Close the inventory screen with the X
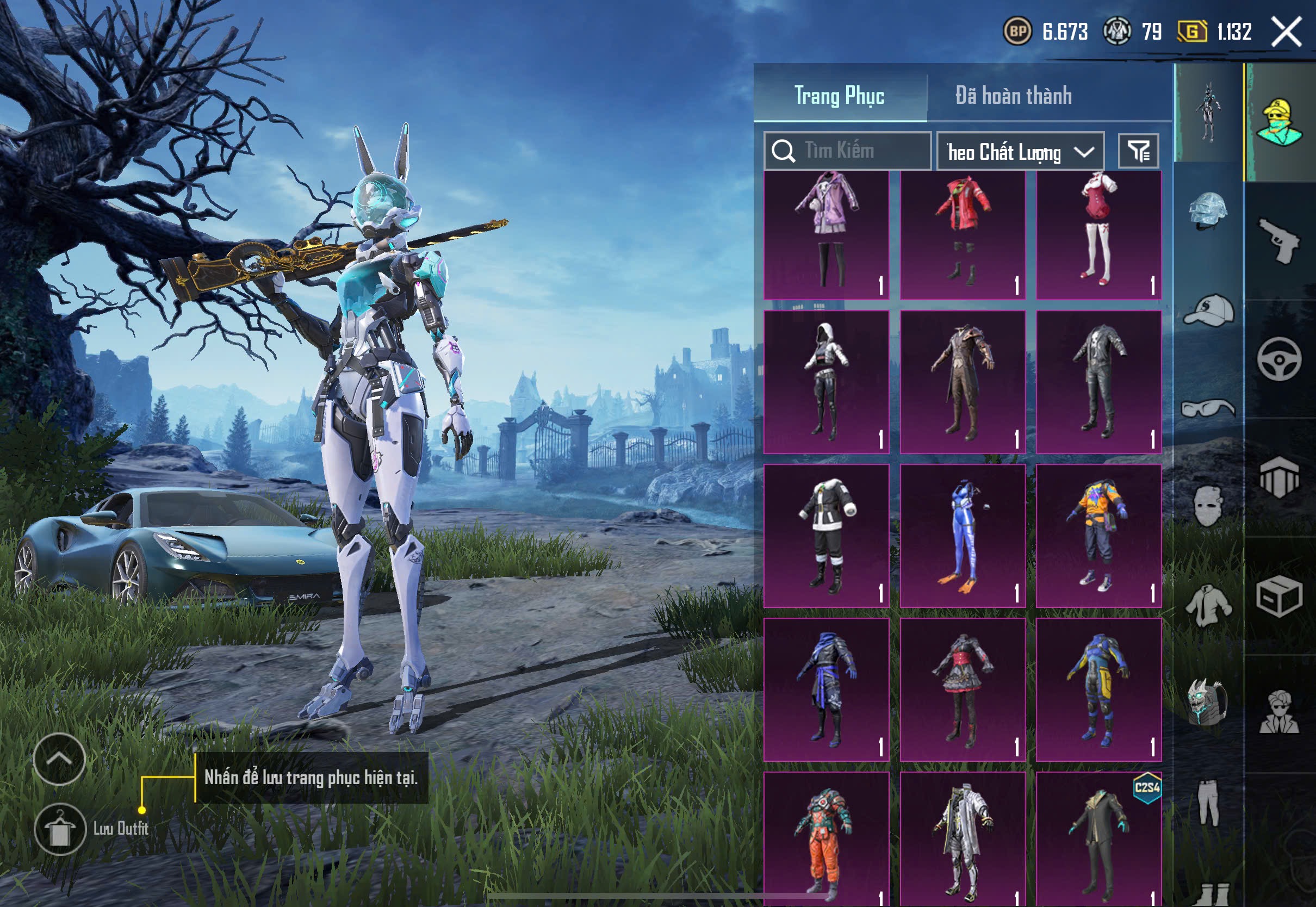The image size is (1316, 907). click(x=1287, y=32)
